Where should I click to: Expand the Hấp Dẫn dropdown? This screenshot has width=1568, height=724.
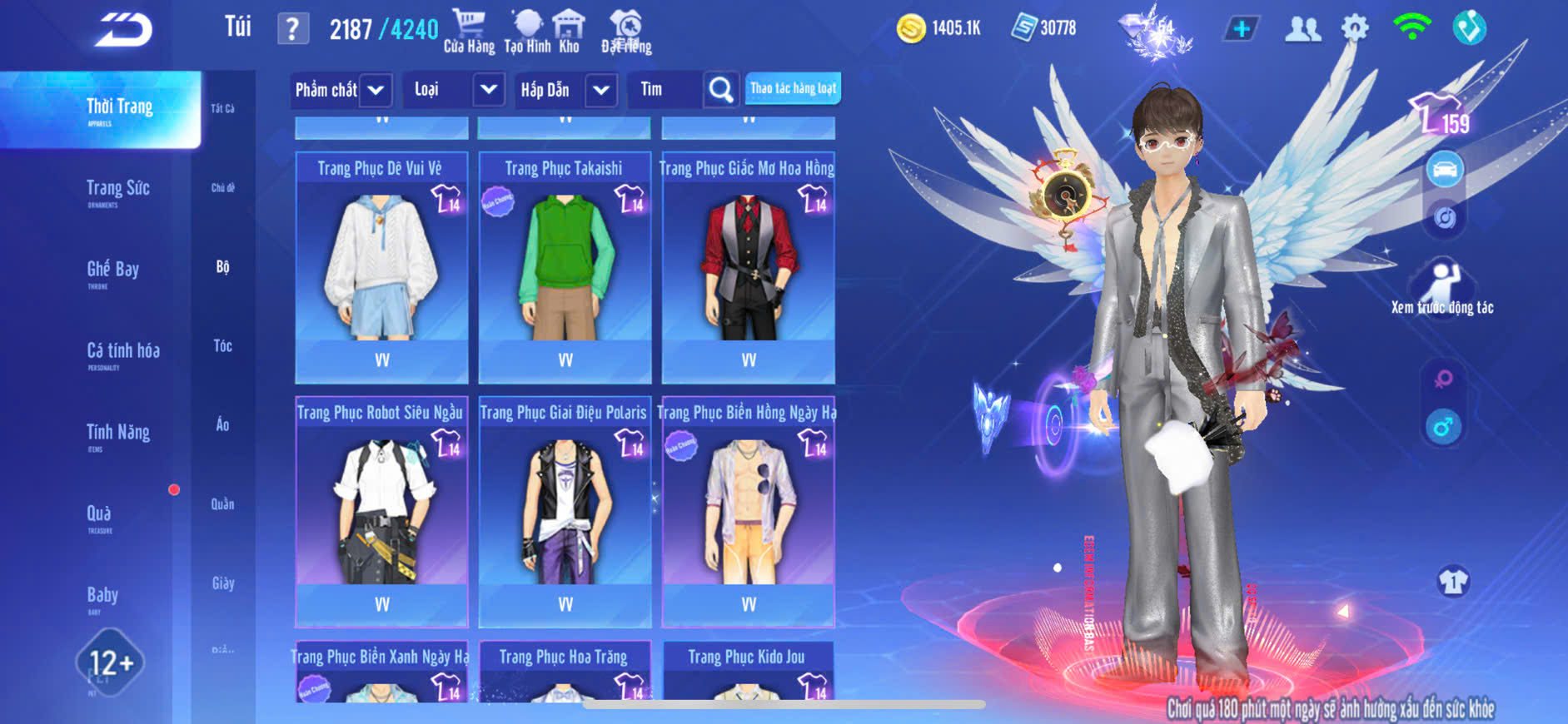[601, 90]
